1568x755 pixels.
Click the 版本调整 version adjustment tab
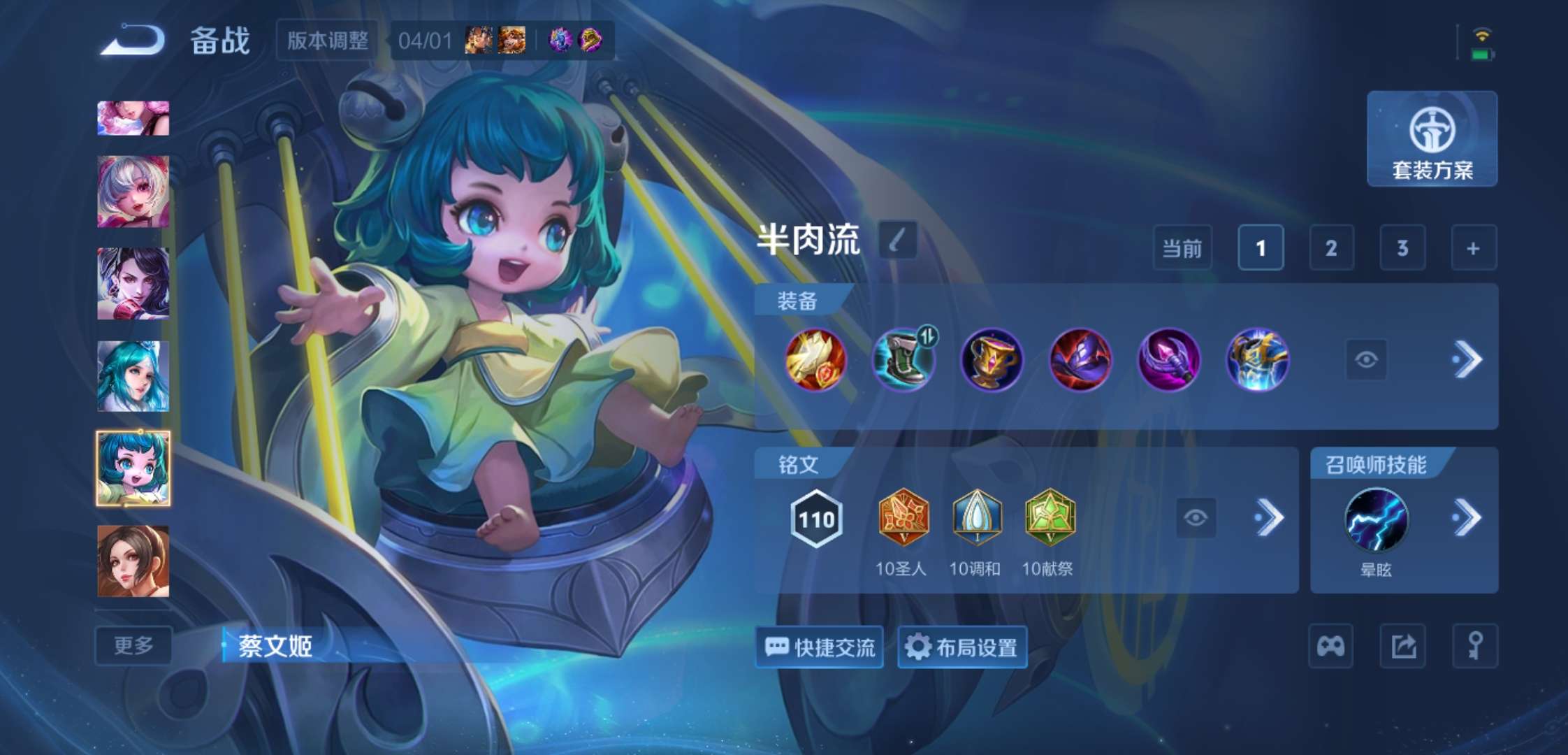pyautogui.click(x=326, y=41)
